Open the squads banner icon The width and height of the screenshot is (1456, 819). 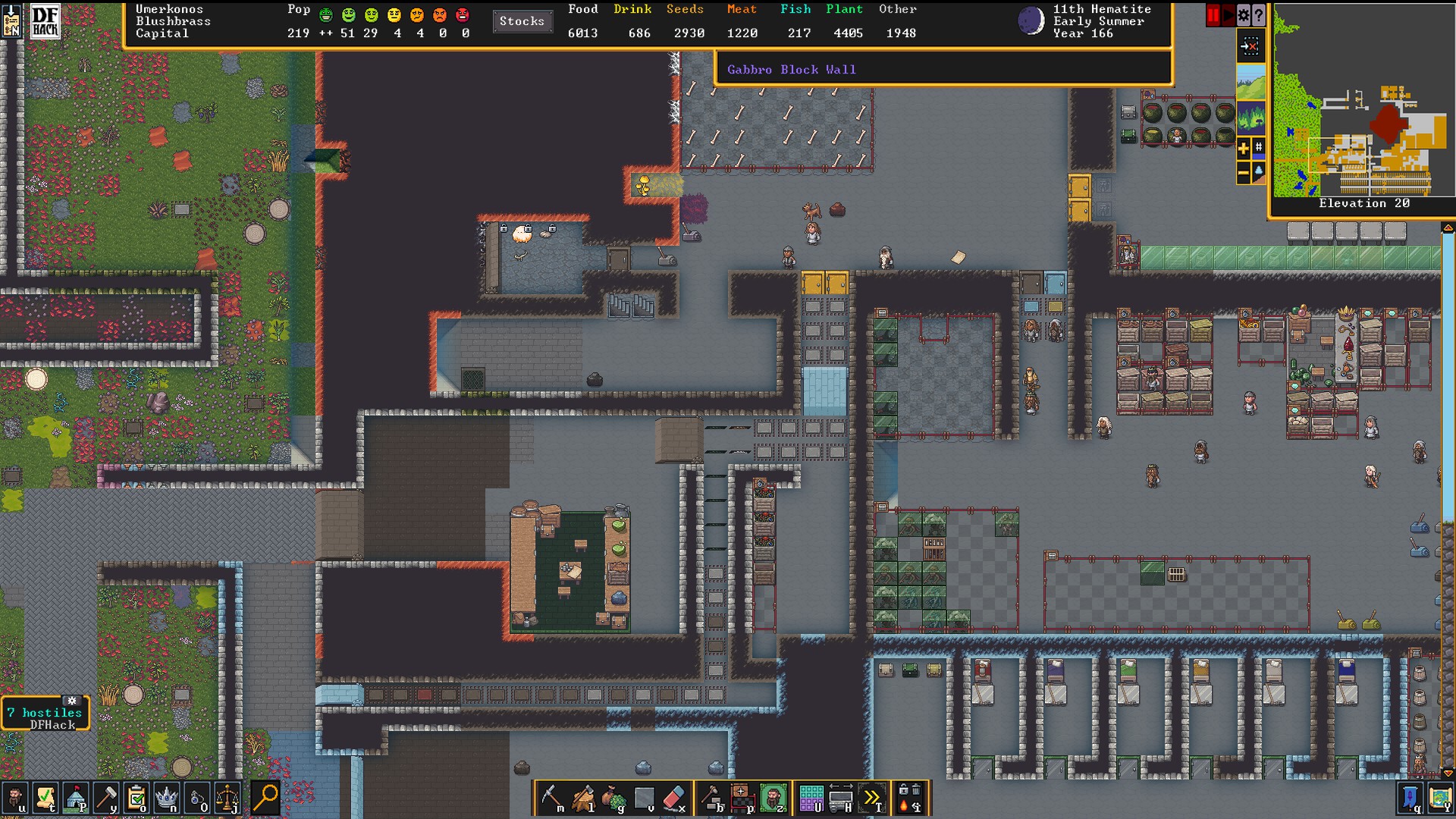1410,798
